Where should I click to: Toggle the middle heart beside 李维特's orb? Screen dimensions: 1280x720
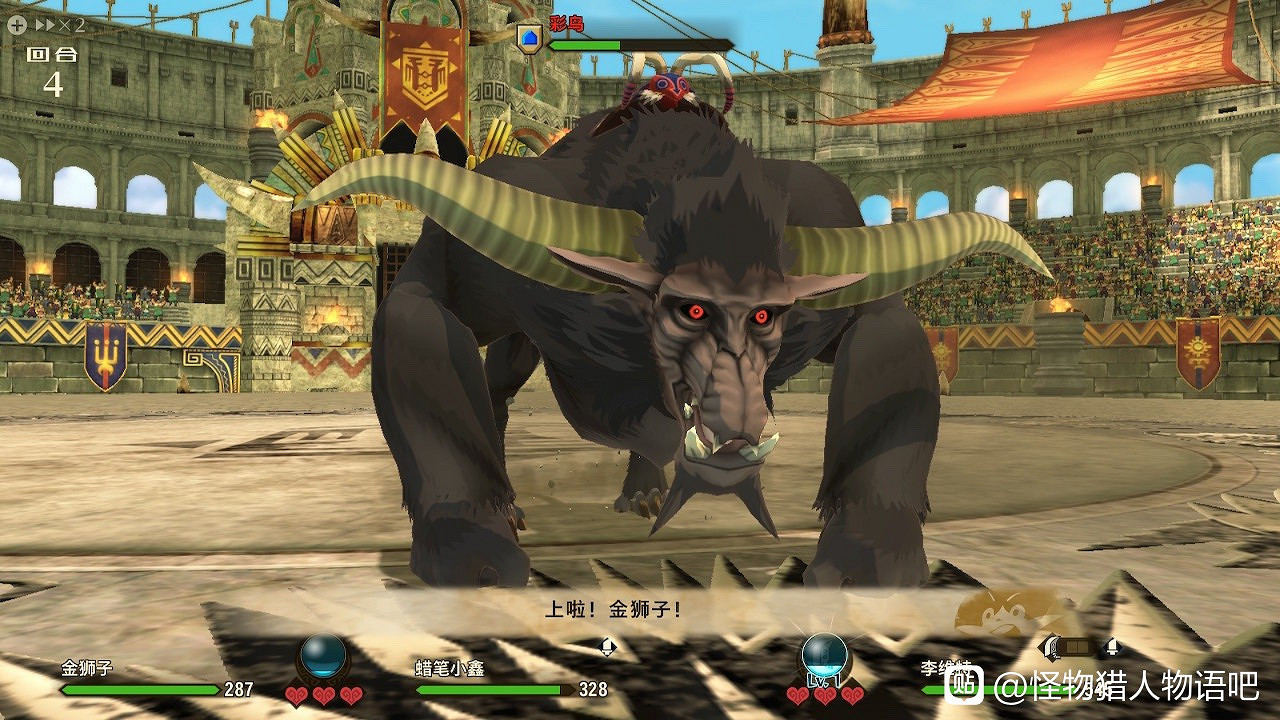click(x=824, y=696)
